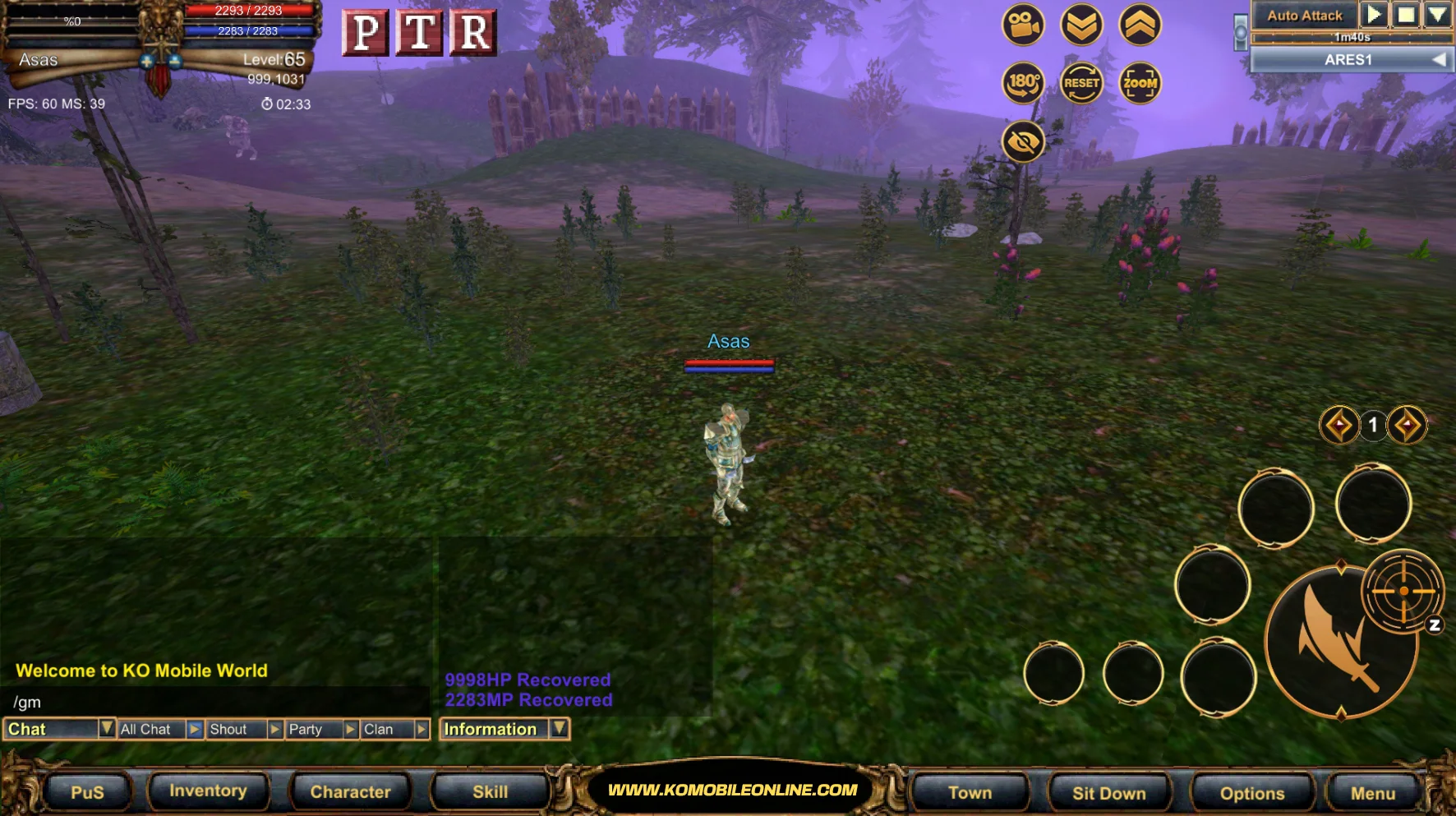
Task: Start Auto Attack with the play button
Action: point(1373,15)
